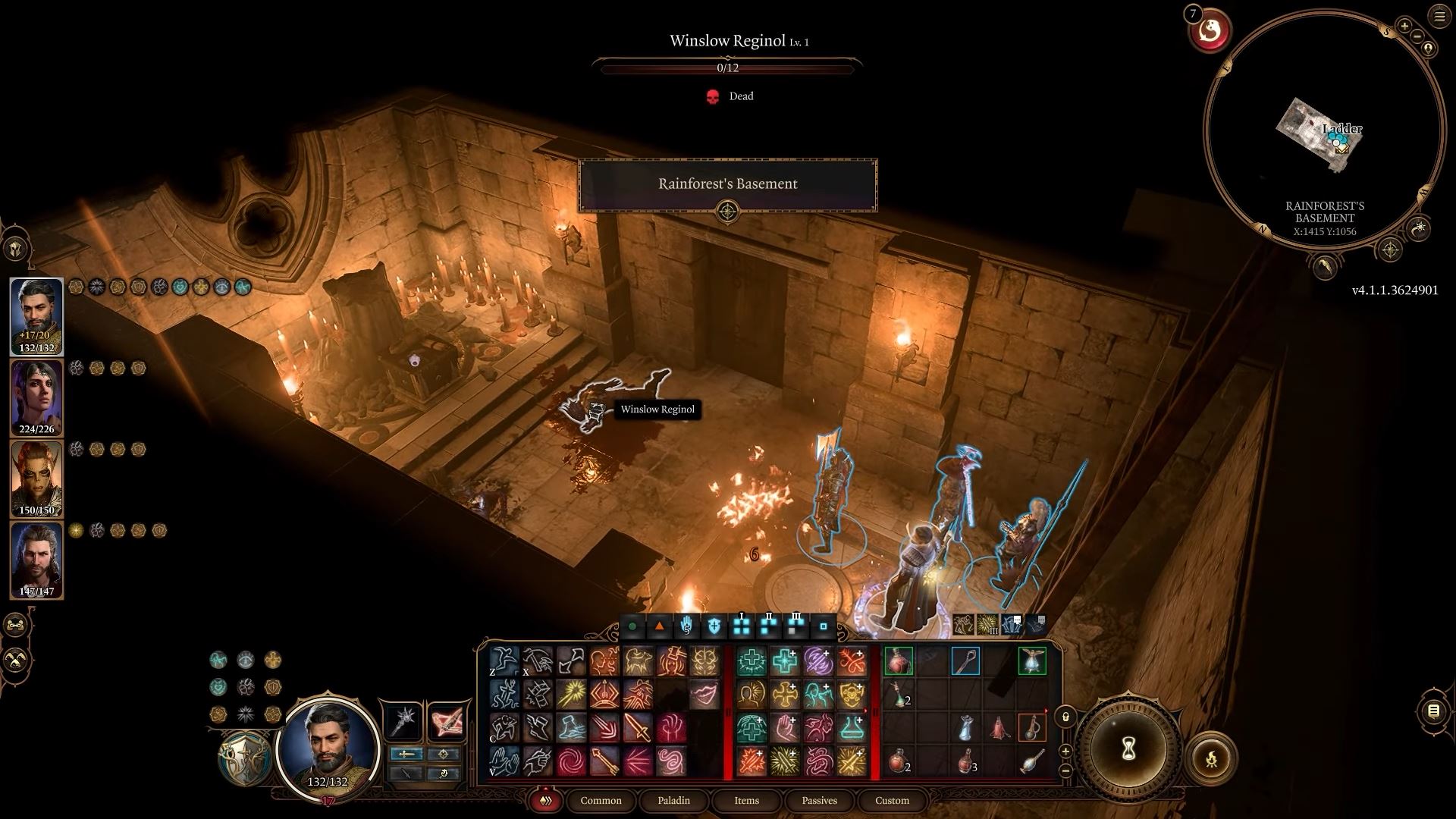
Task: Toggle the hotbar padlock
Action: 1065,717
